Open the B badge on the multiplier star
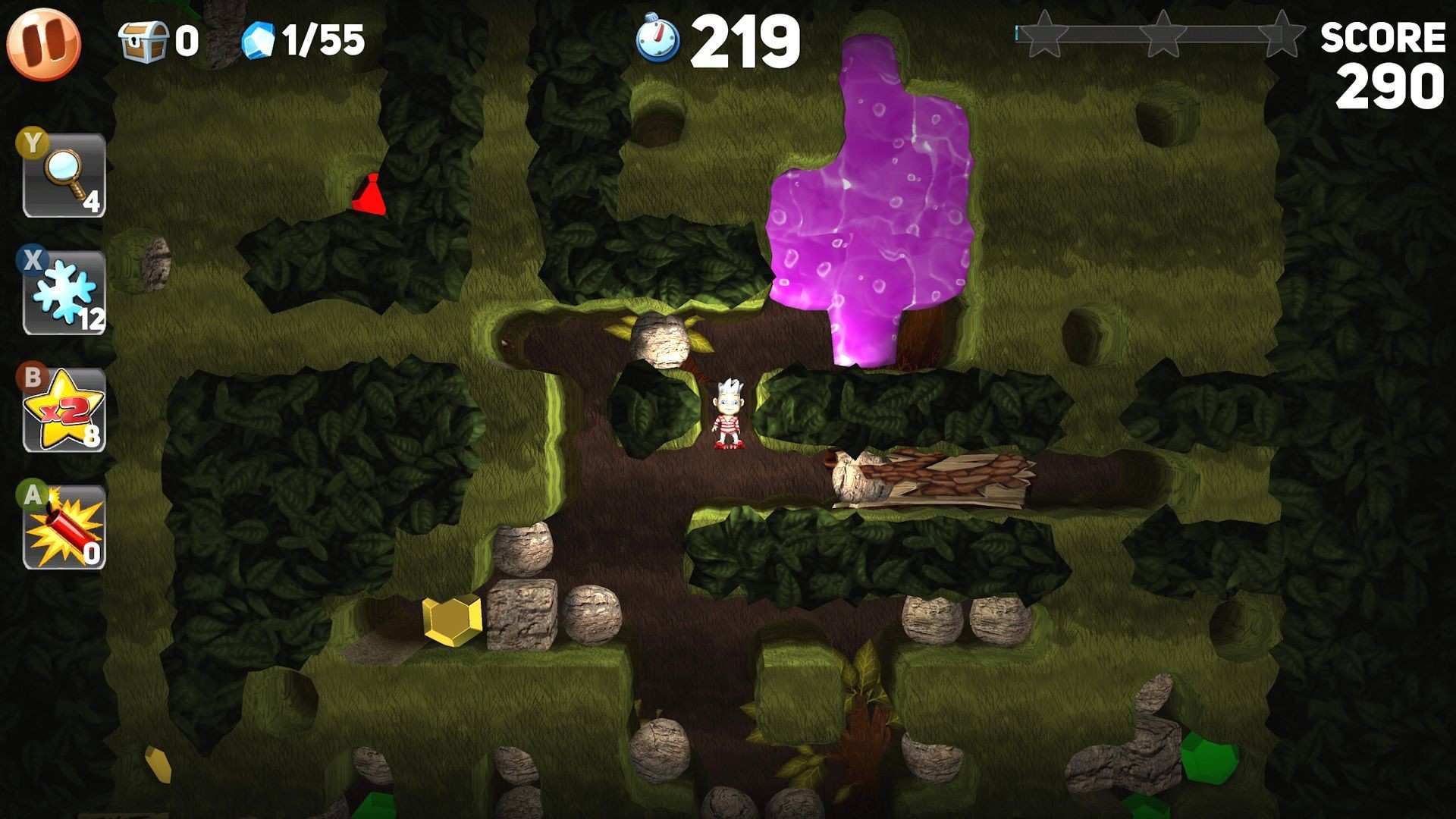The image size is (1456, 819). 30,377
